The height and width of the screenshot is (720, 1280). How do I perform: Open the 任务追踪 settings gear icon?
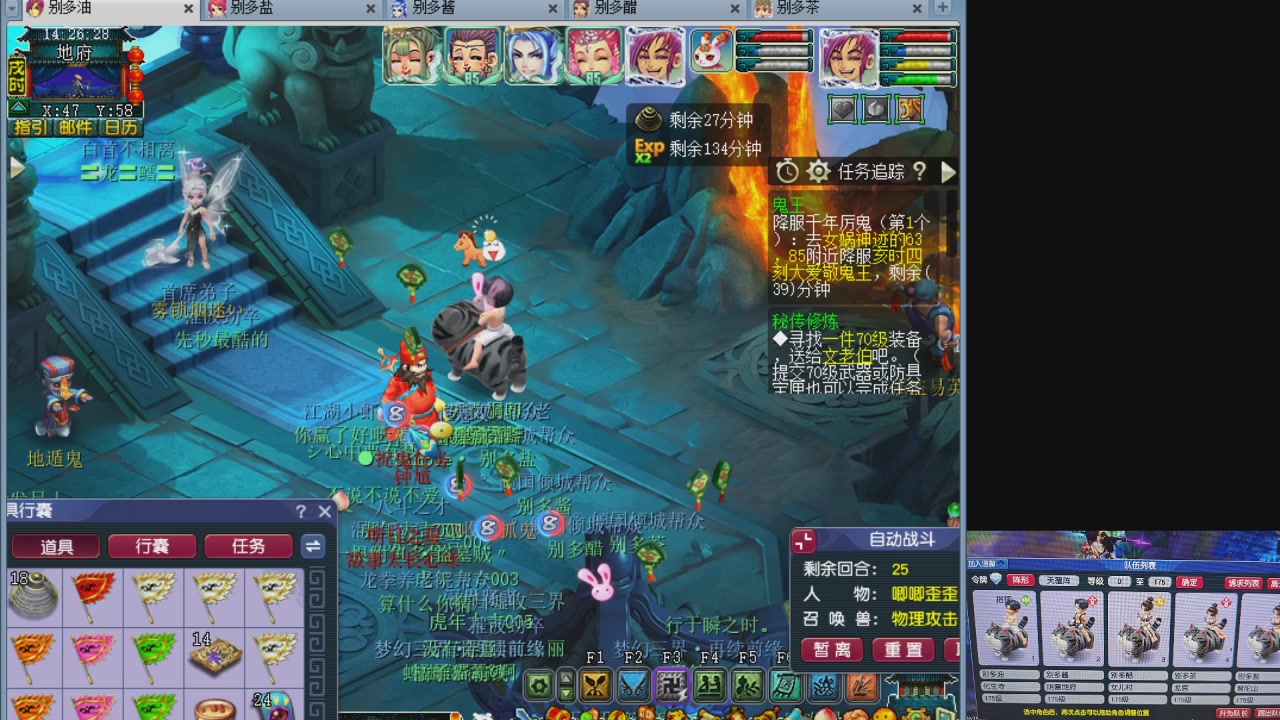[x=818, y=171]
